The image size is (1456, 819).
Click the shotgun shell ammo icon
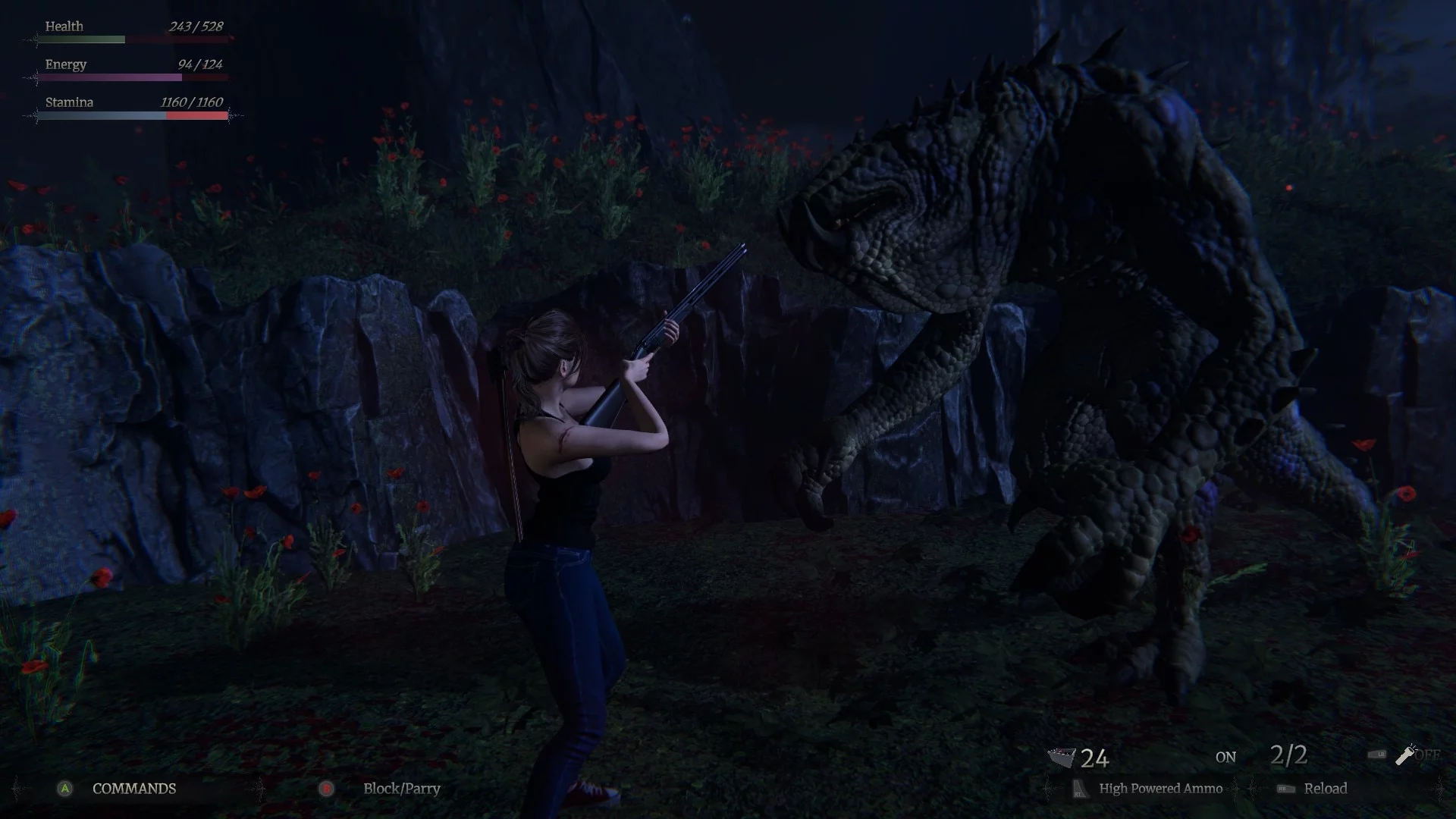pyautogui.click(x=1062, y=757)
